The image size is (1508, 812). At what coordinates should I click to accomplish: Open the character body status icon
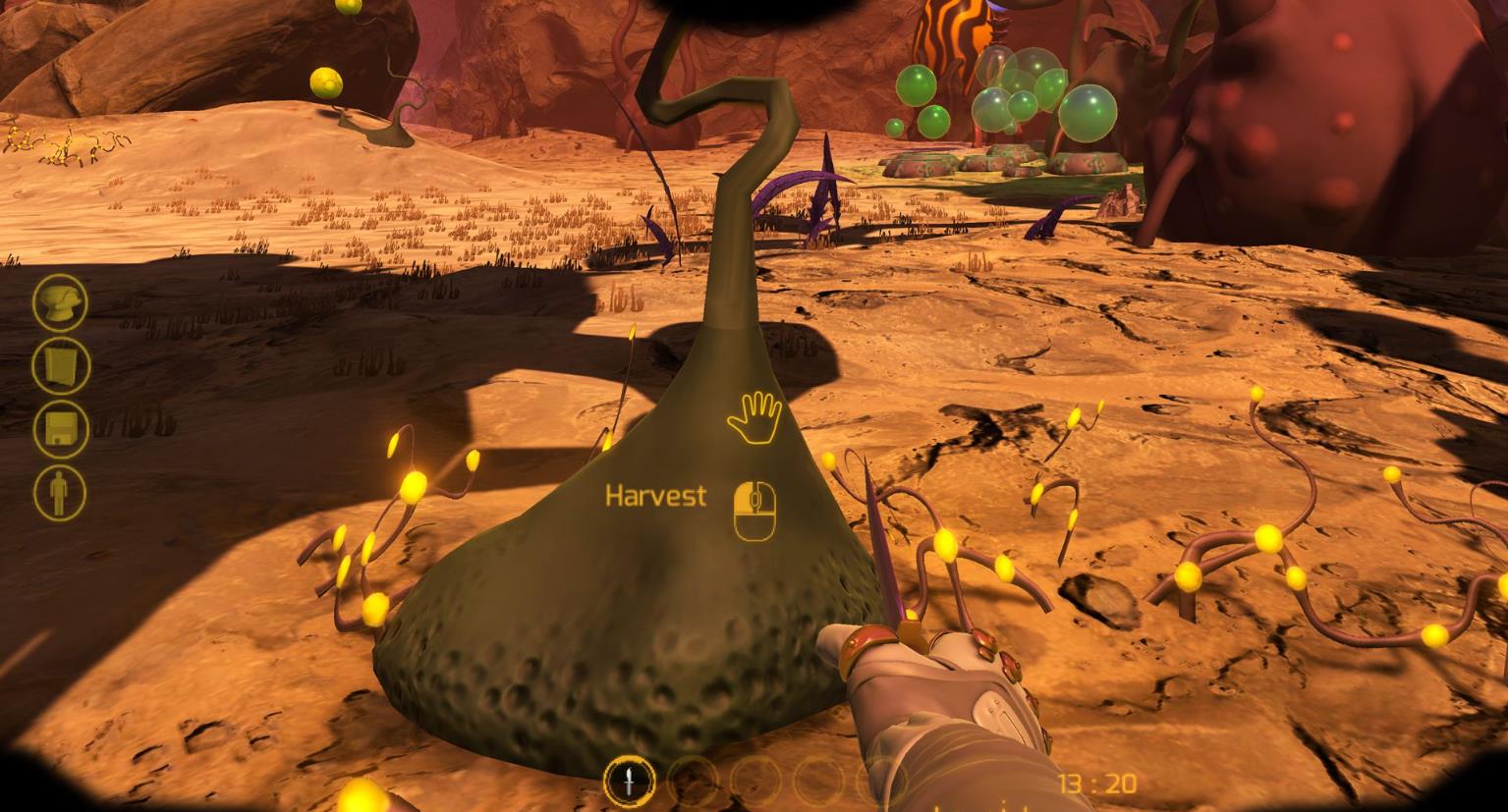coord(61,493)
